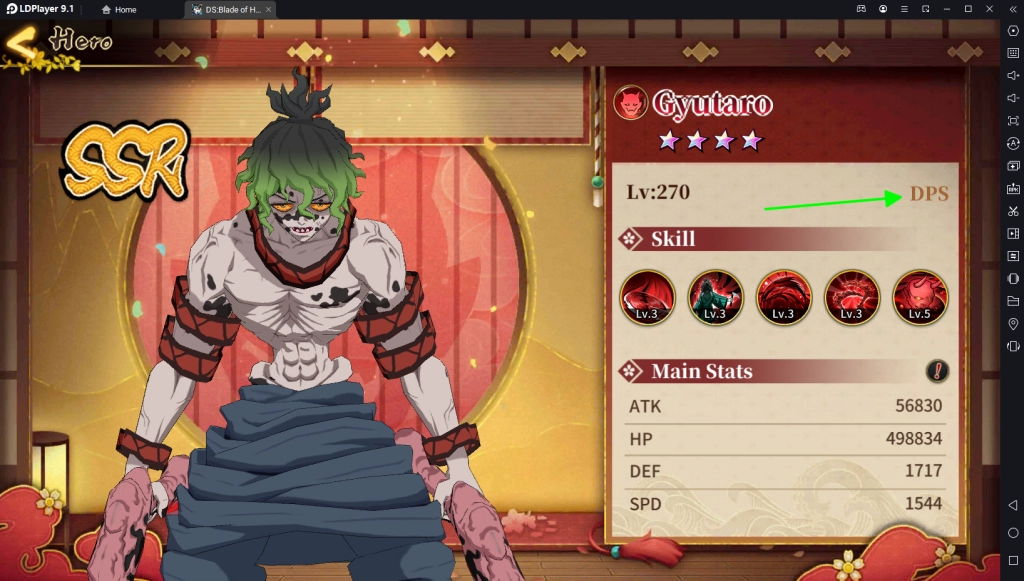Inspect the curved spiked blade skill icon
Viewport: 1024px width, 581px height.
(851, 297)
